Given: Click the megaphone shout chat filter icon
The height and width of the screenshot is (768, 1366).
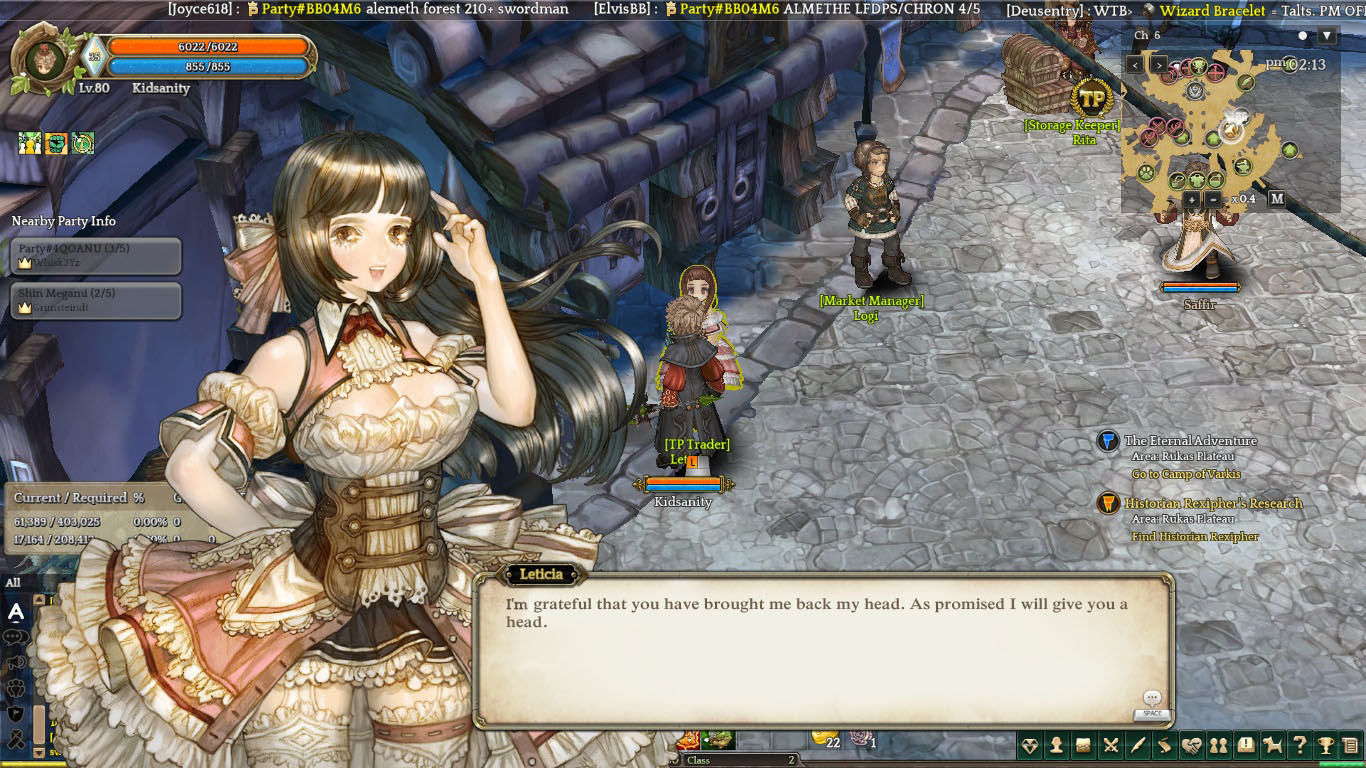Looking at the screenshot, I should (16, 662).
